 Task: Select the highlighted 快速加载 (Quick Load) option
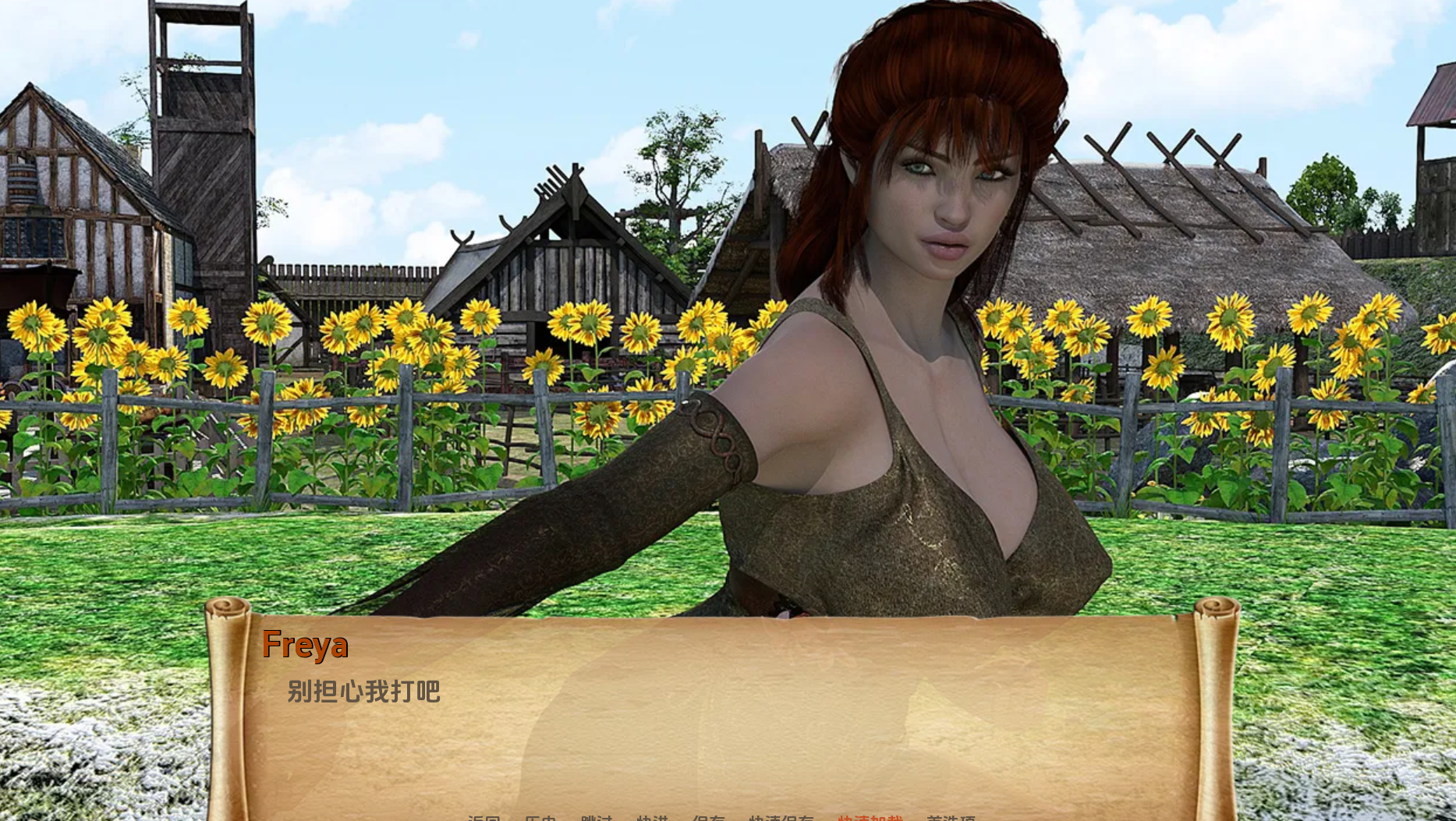pos(870,816)
